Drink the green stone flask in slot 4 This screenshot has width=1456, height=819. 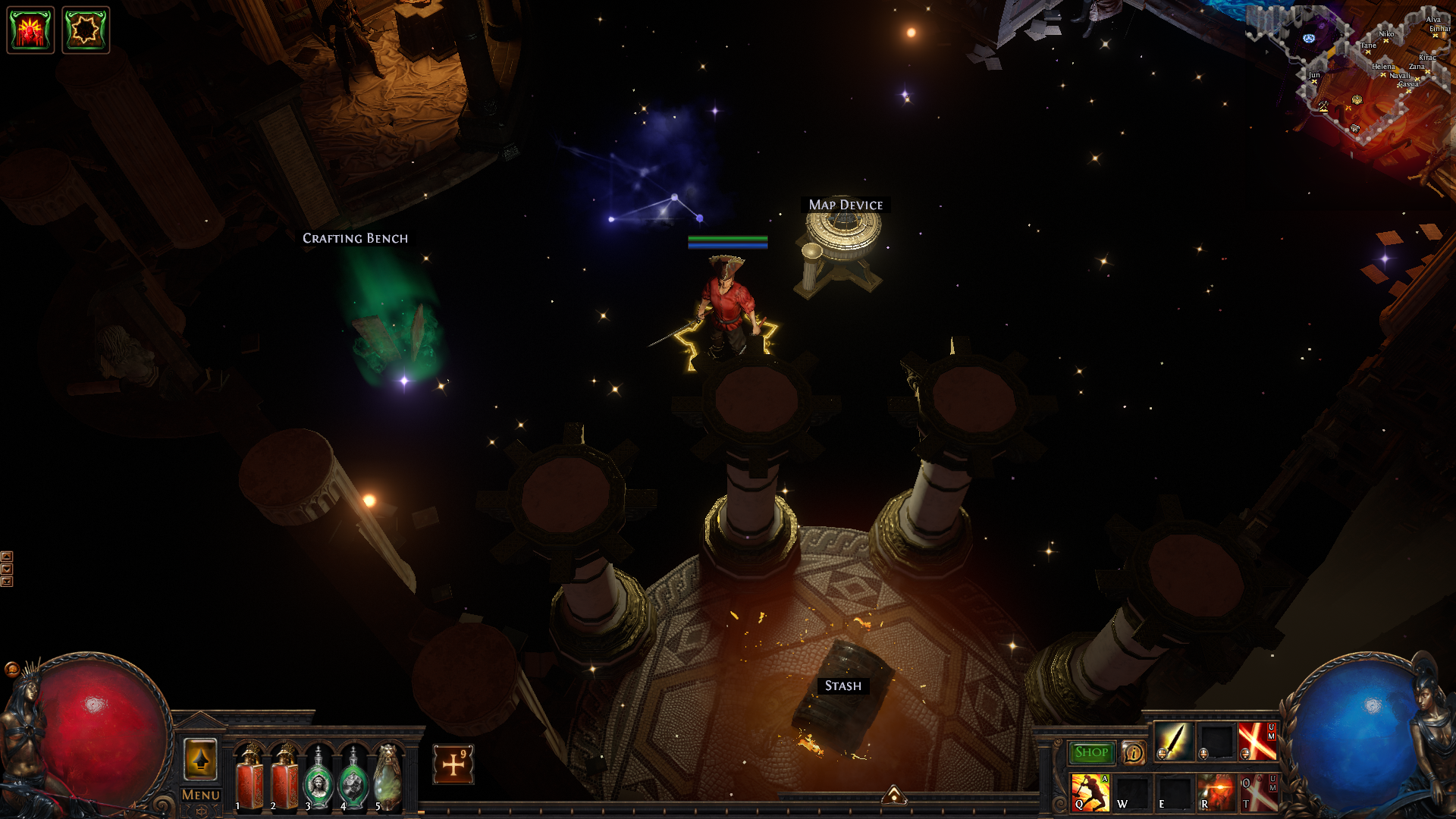coord(353,779)
